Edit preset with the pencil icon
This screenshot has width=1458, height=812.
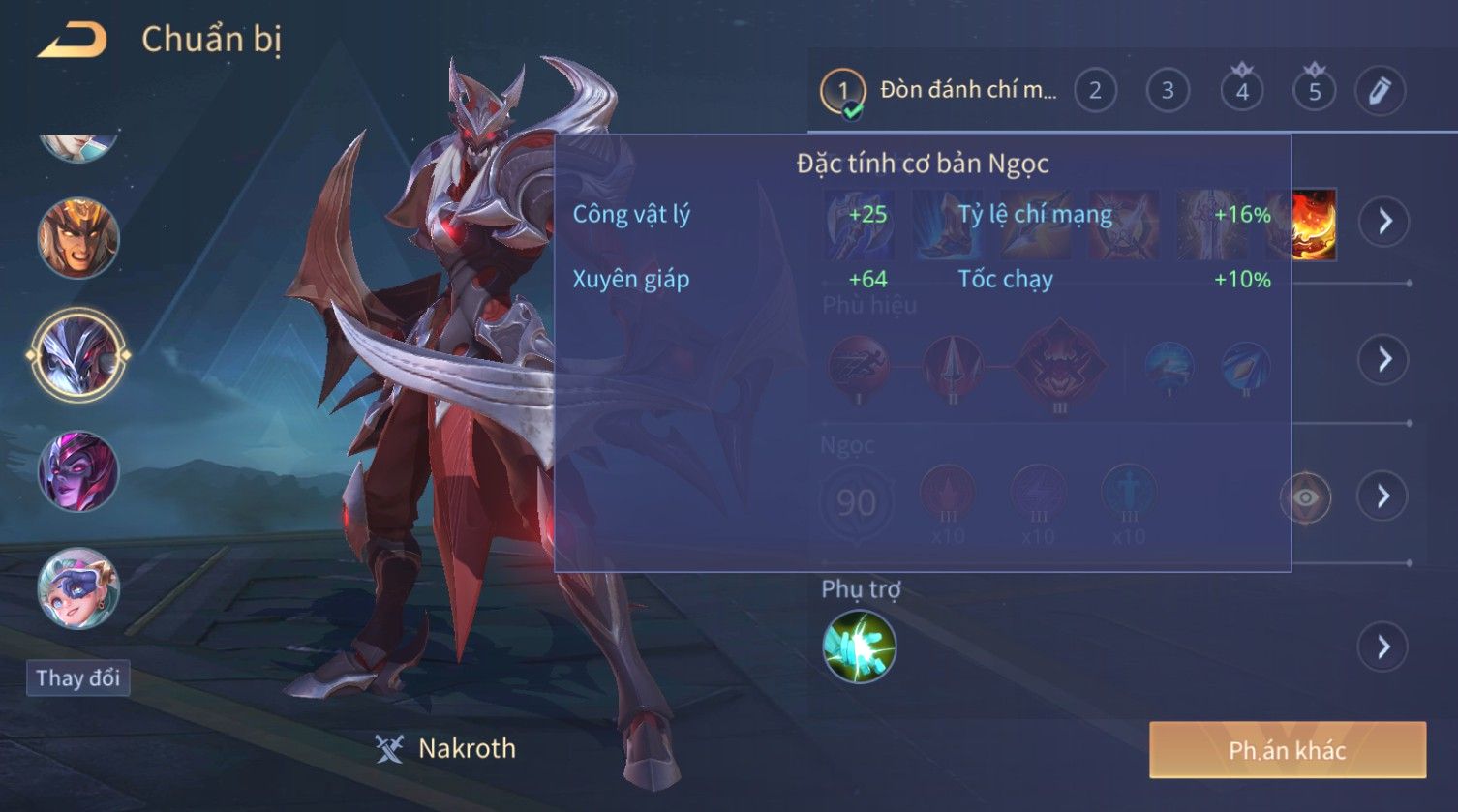[x=1380, y=91]
